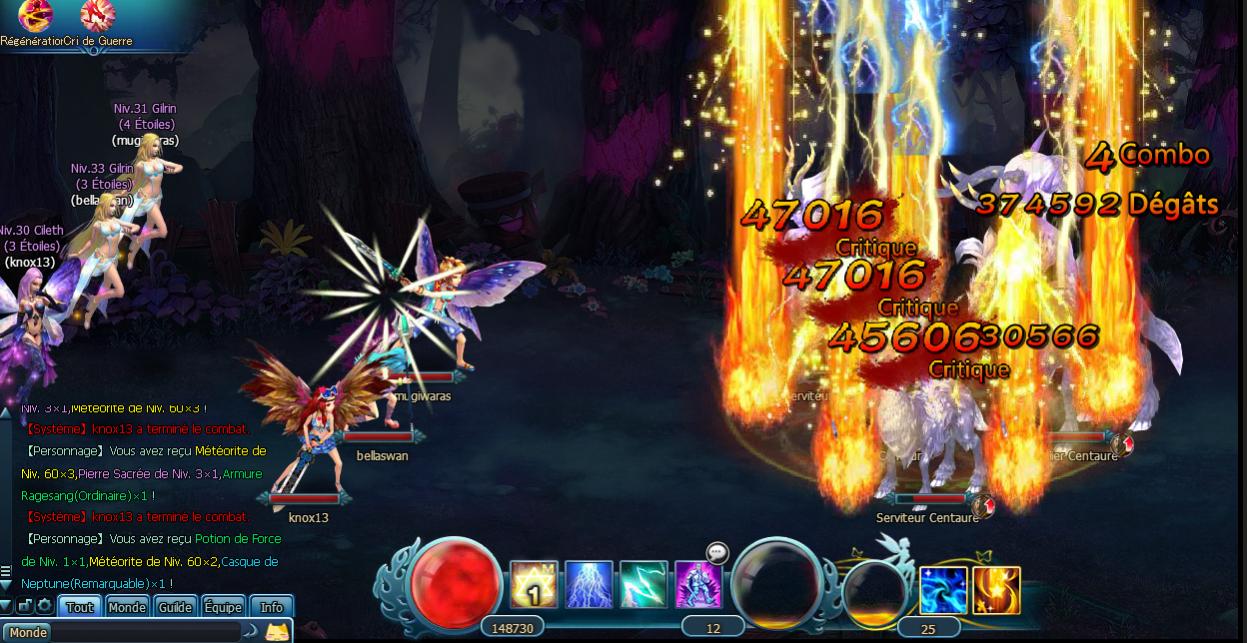Open the Monde chat tab
1247x643 pixels.
point(127,607)
